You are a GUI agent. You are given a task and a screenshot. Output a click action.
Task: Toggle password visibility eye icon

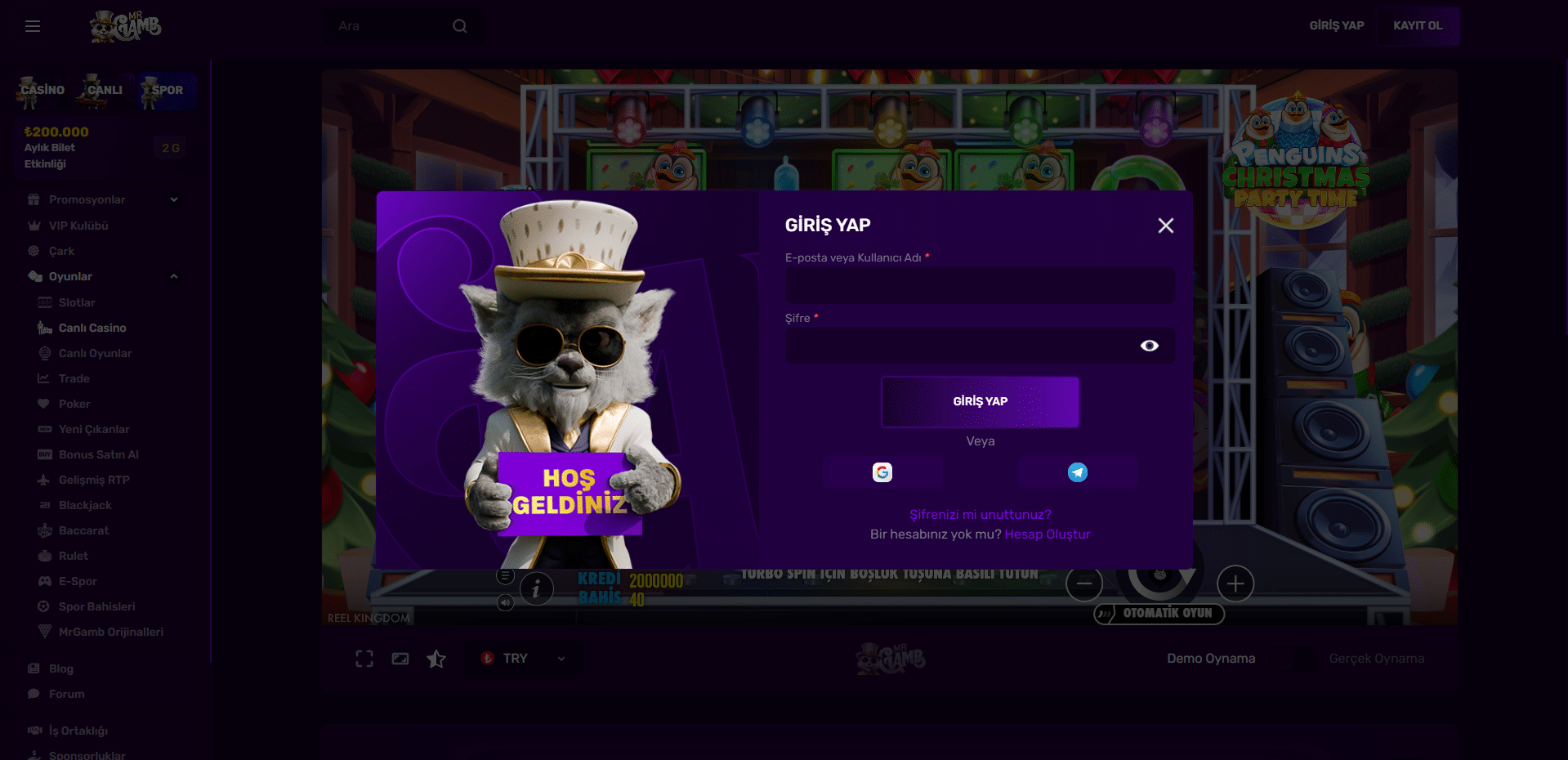coord(1149,346)
